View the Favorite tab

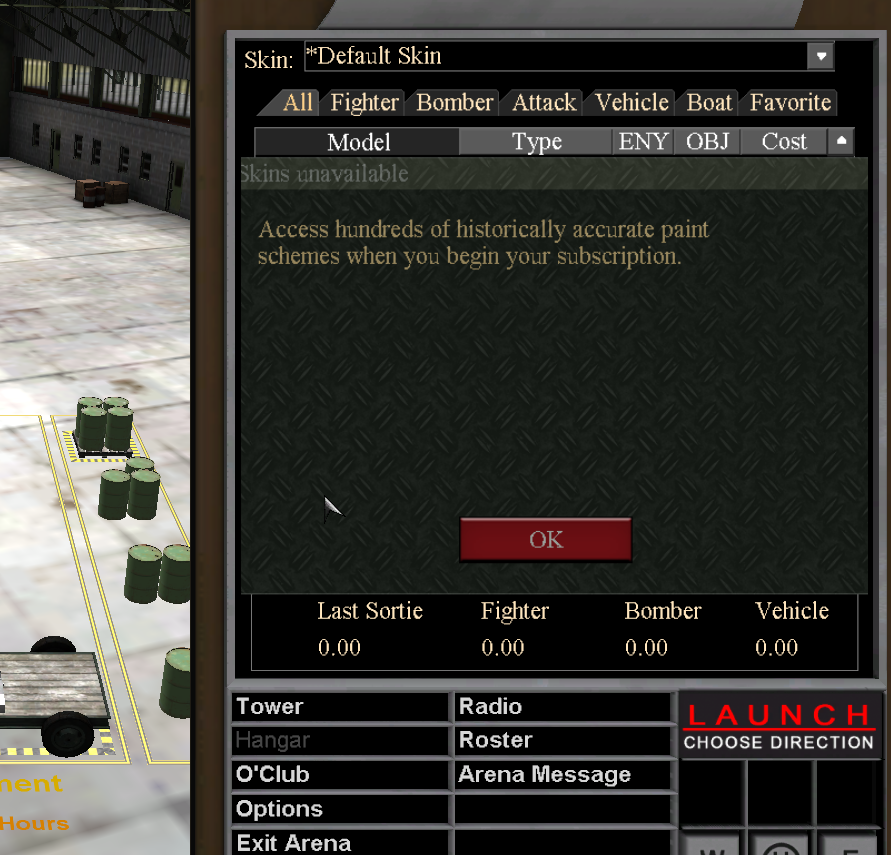click(x=790, y=103)
